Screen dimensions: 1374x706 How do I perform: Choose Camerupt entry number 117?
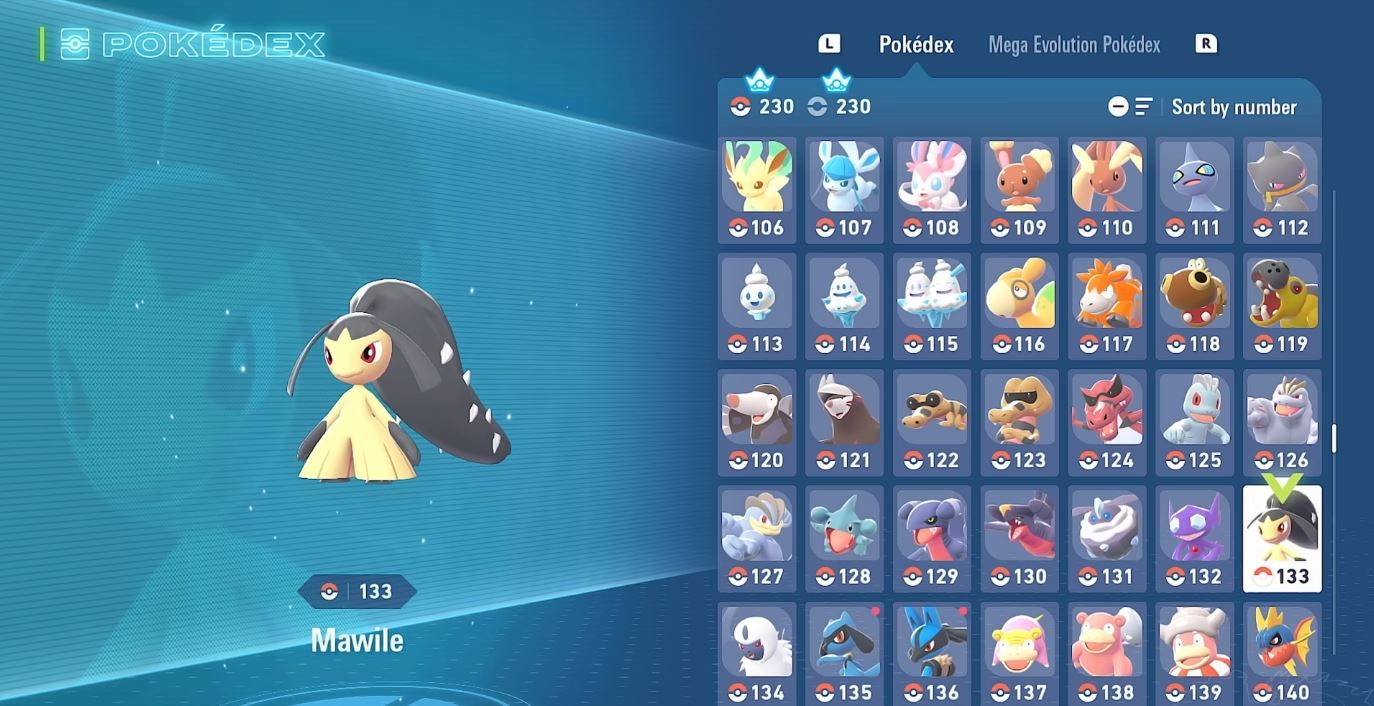(1107, 306)
